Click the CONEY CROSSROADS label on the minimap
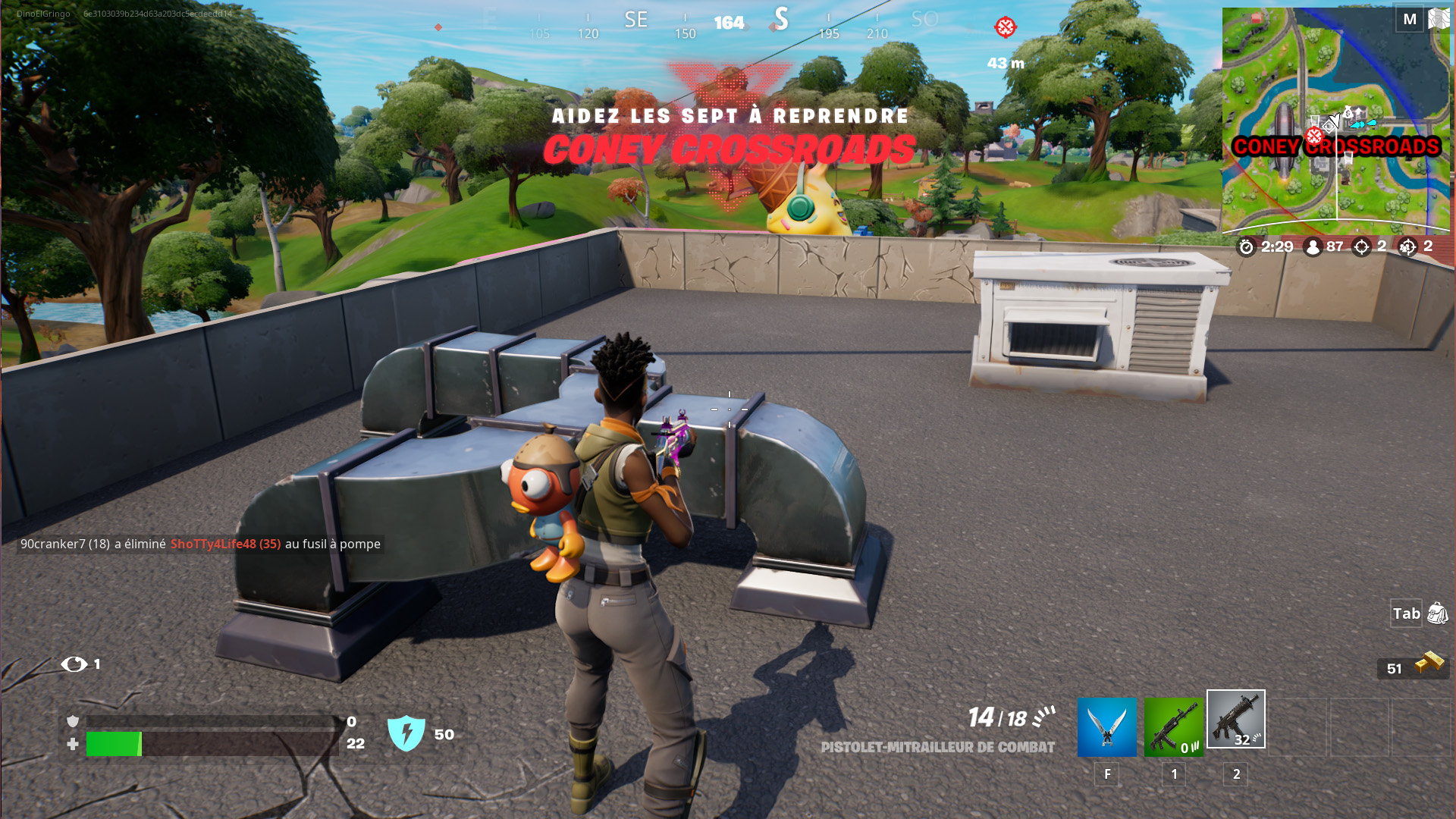The height and width of the screenshot is (819, 1456). click(1337, 146)
